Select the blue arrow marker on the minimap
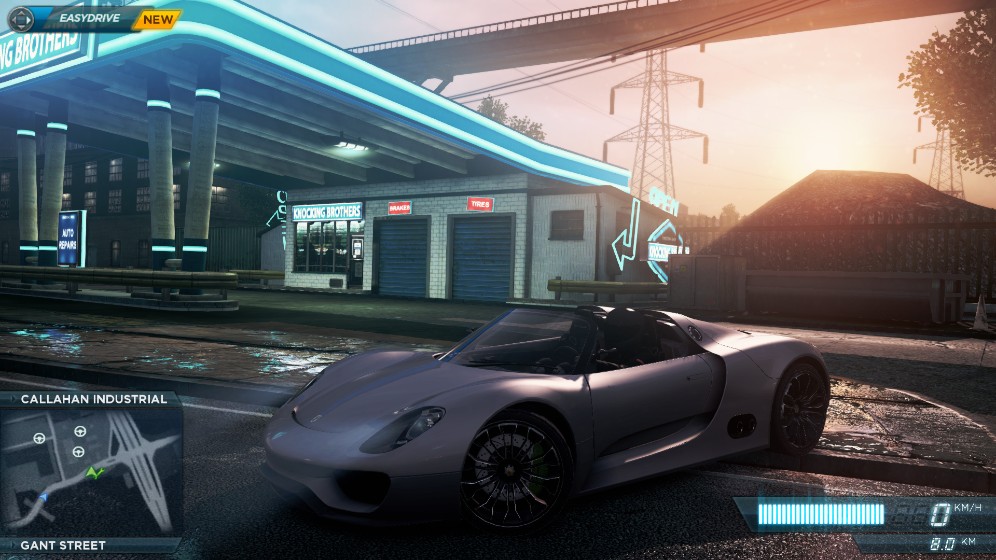The image size is (996, 560). (42, 496)
